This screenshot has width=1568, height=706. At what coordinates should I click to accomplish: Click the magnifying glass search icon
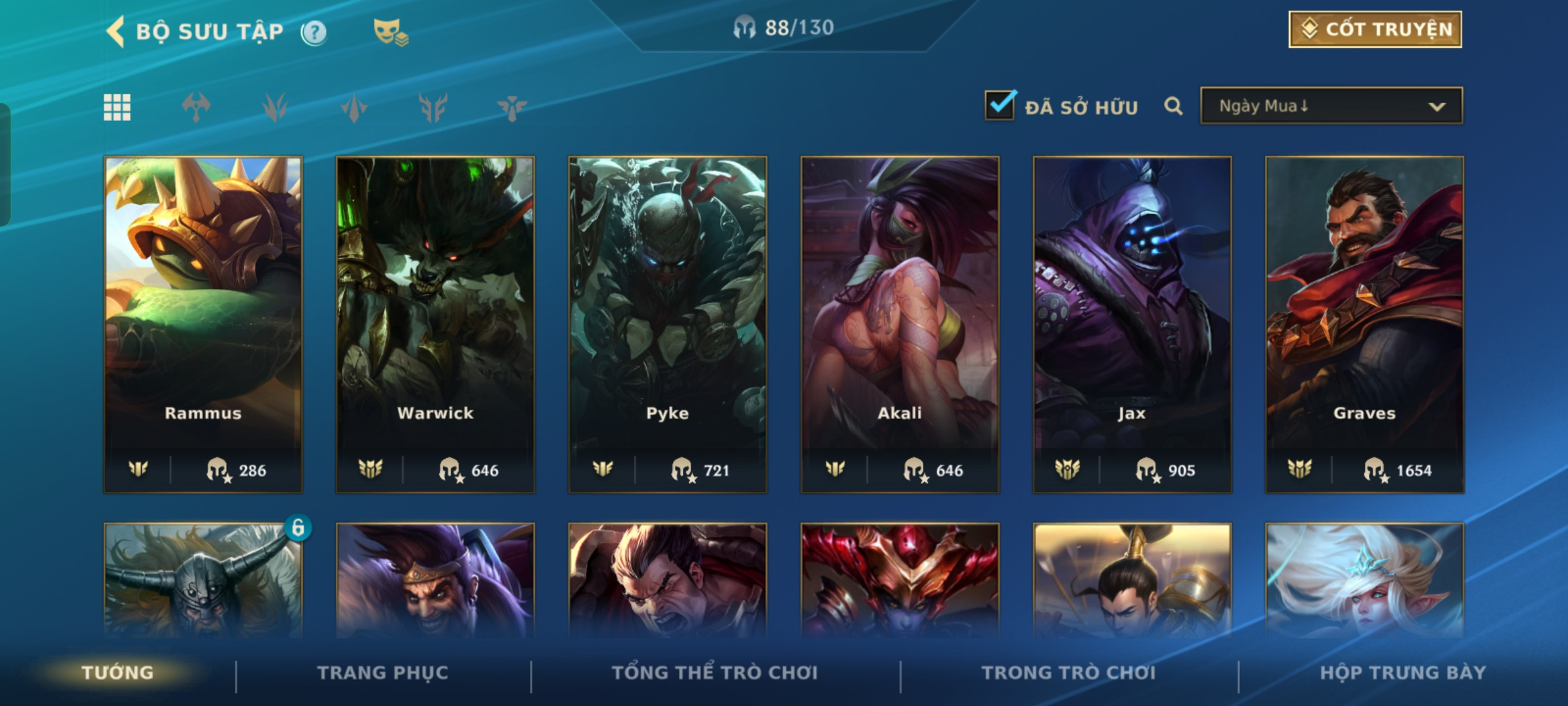pos(1173,106)
